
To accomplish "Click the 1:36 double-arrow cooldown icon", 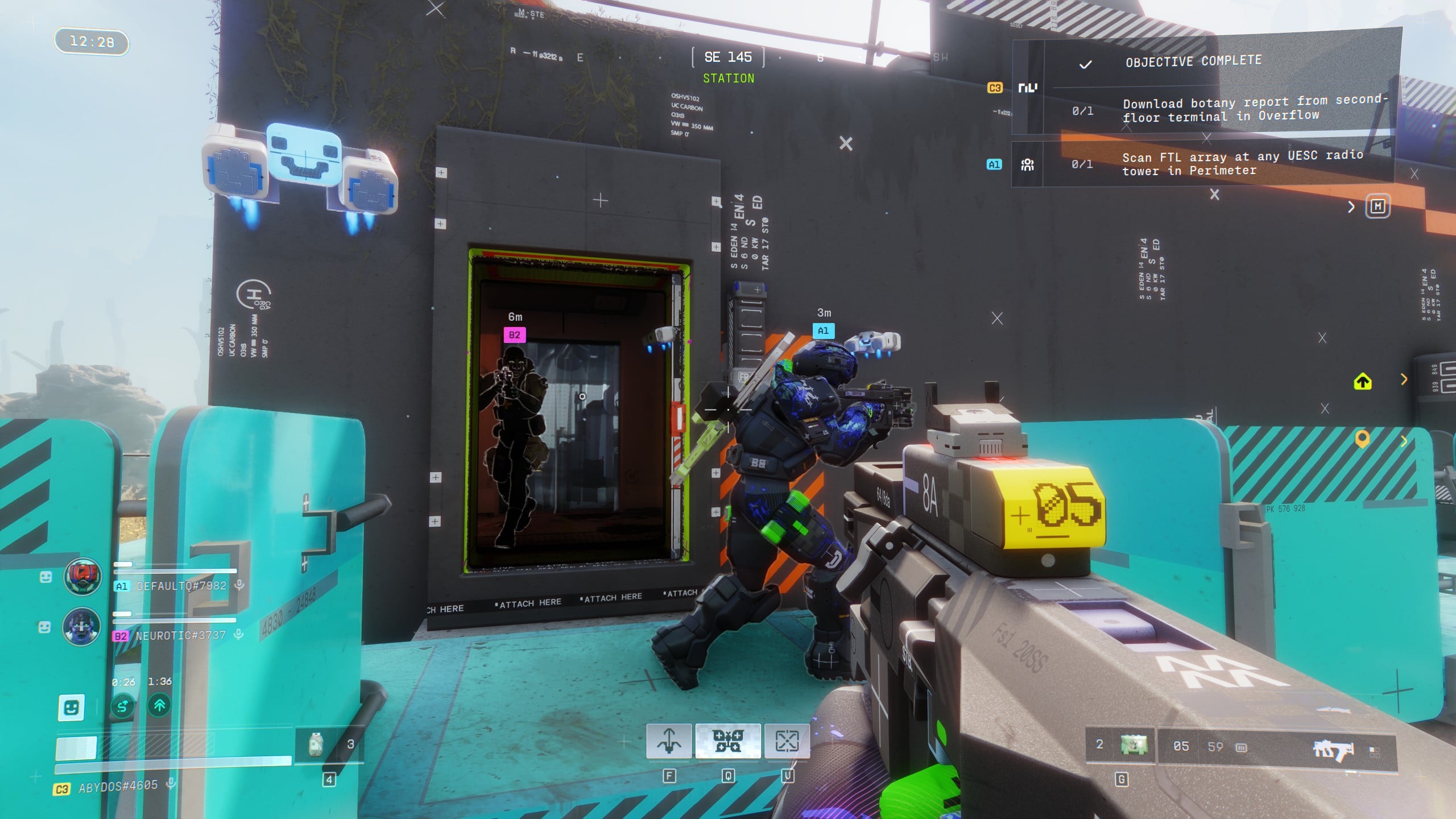I will click(x=160, y=706).
